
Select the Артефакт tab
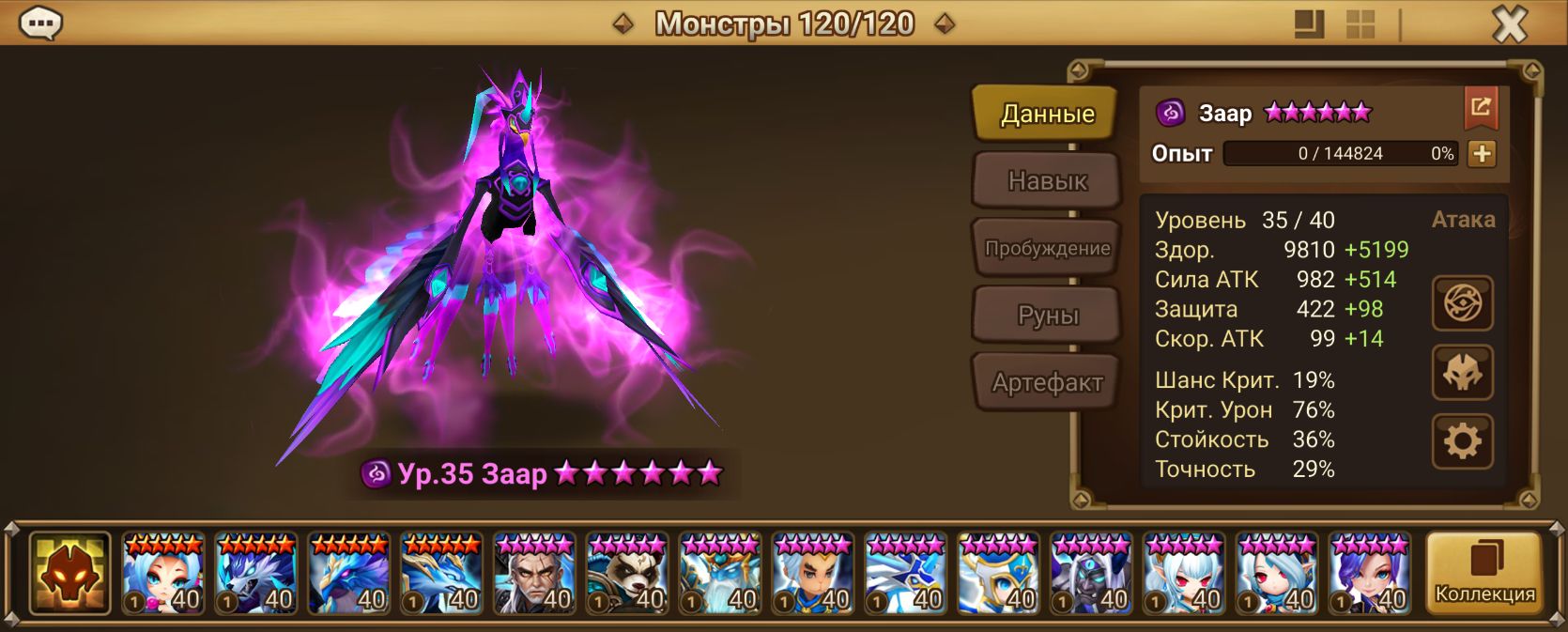1046,382
